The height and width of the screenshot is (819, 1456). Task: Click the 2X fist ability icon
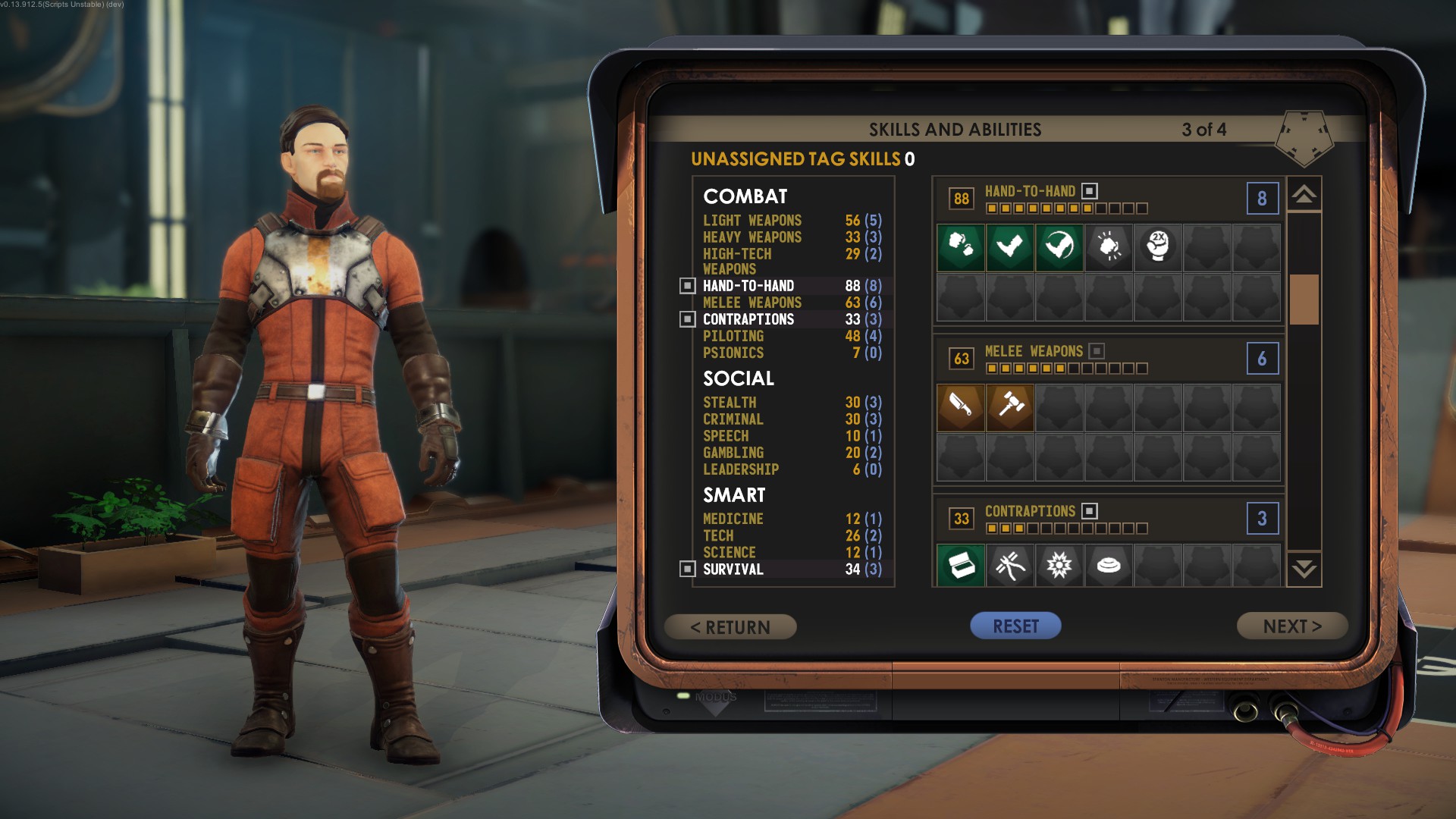click(x=1157, y=247)
